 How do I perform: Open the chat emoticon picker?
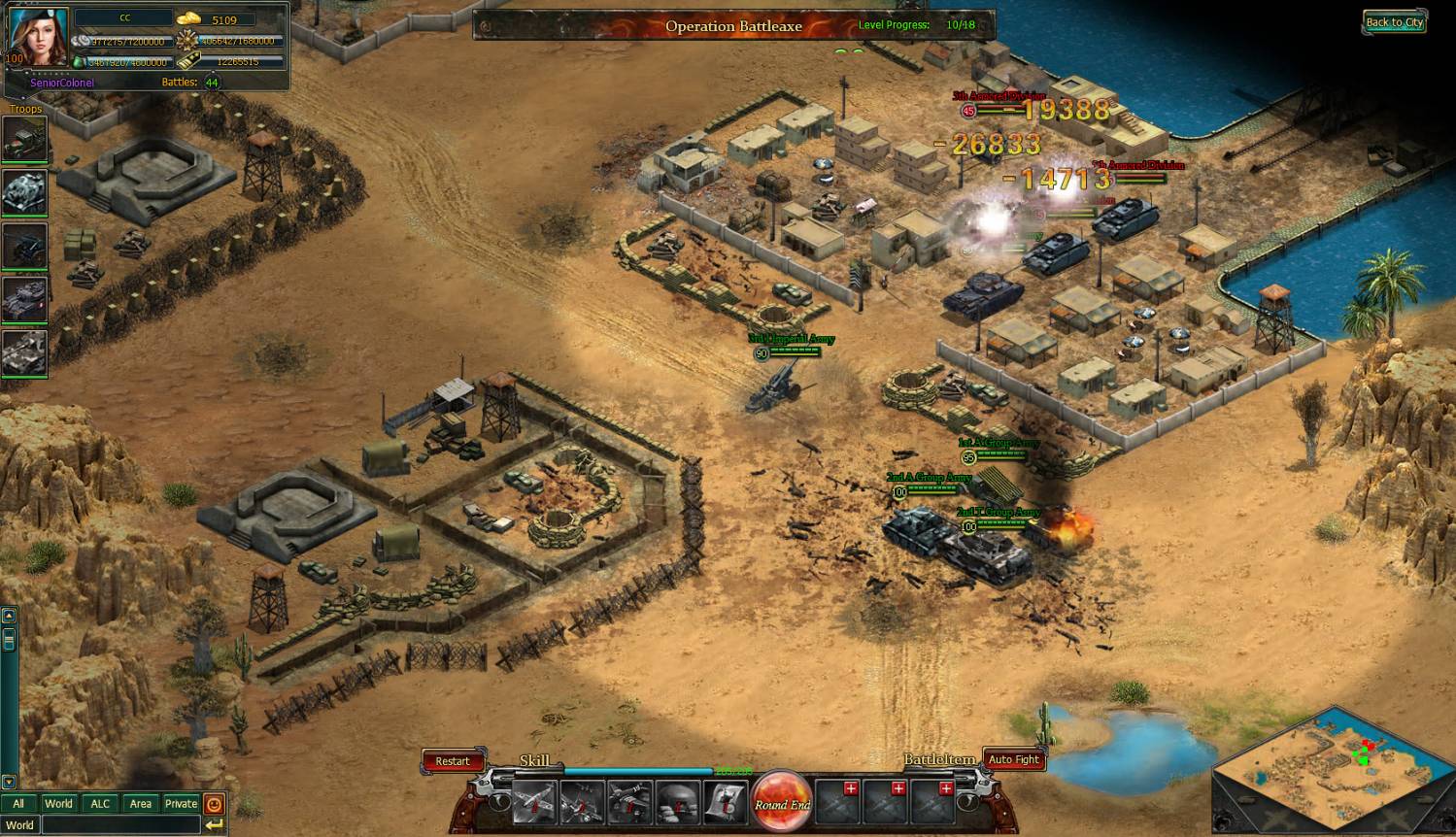point(215,804)
